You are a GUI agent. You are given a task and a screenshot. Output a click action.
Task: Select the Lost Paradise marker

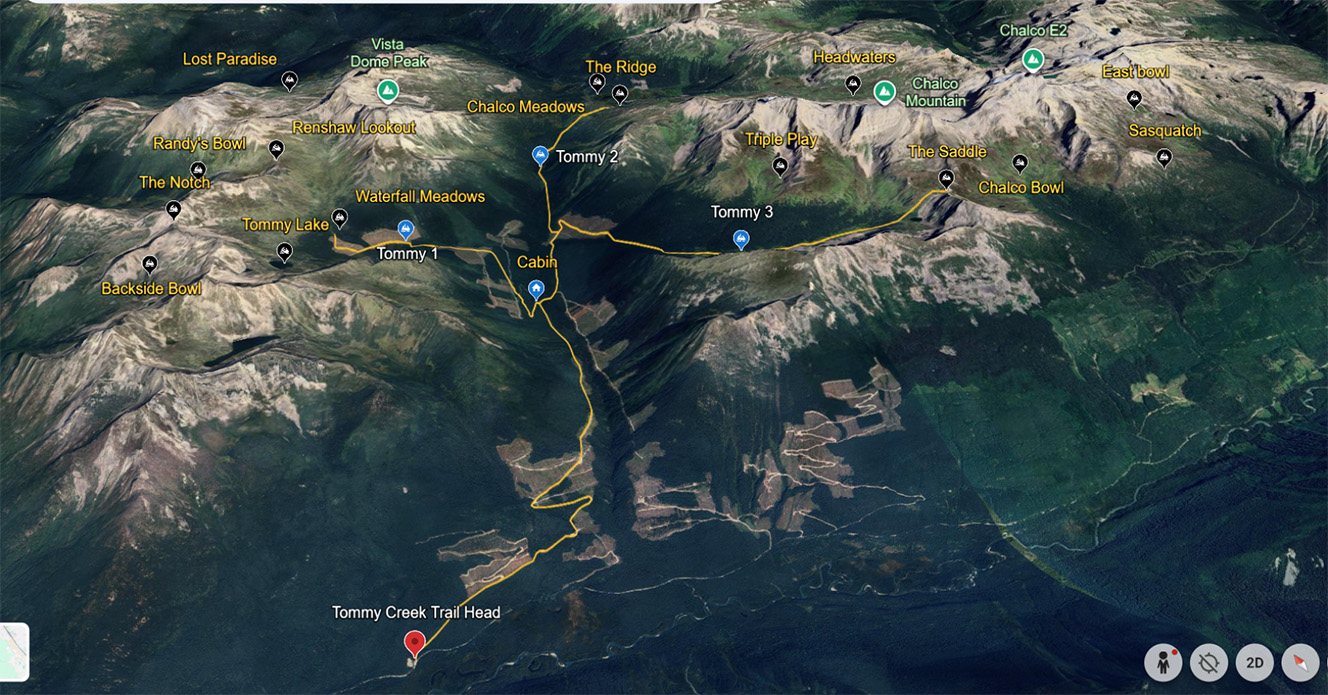(289, 80)
